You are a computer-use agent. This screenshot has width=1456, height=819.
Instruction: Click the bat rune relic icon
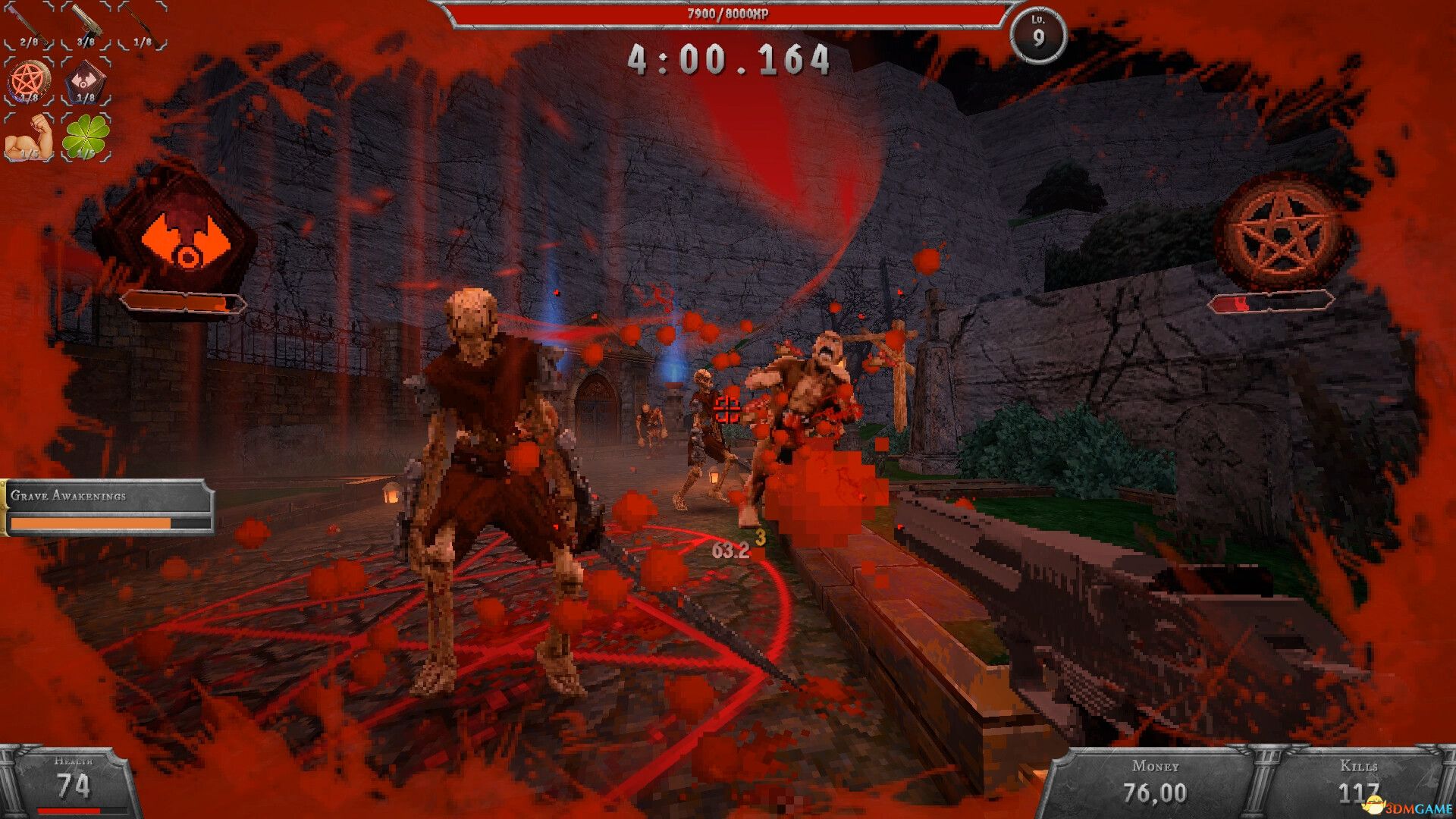(x=85, y=80)
